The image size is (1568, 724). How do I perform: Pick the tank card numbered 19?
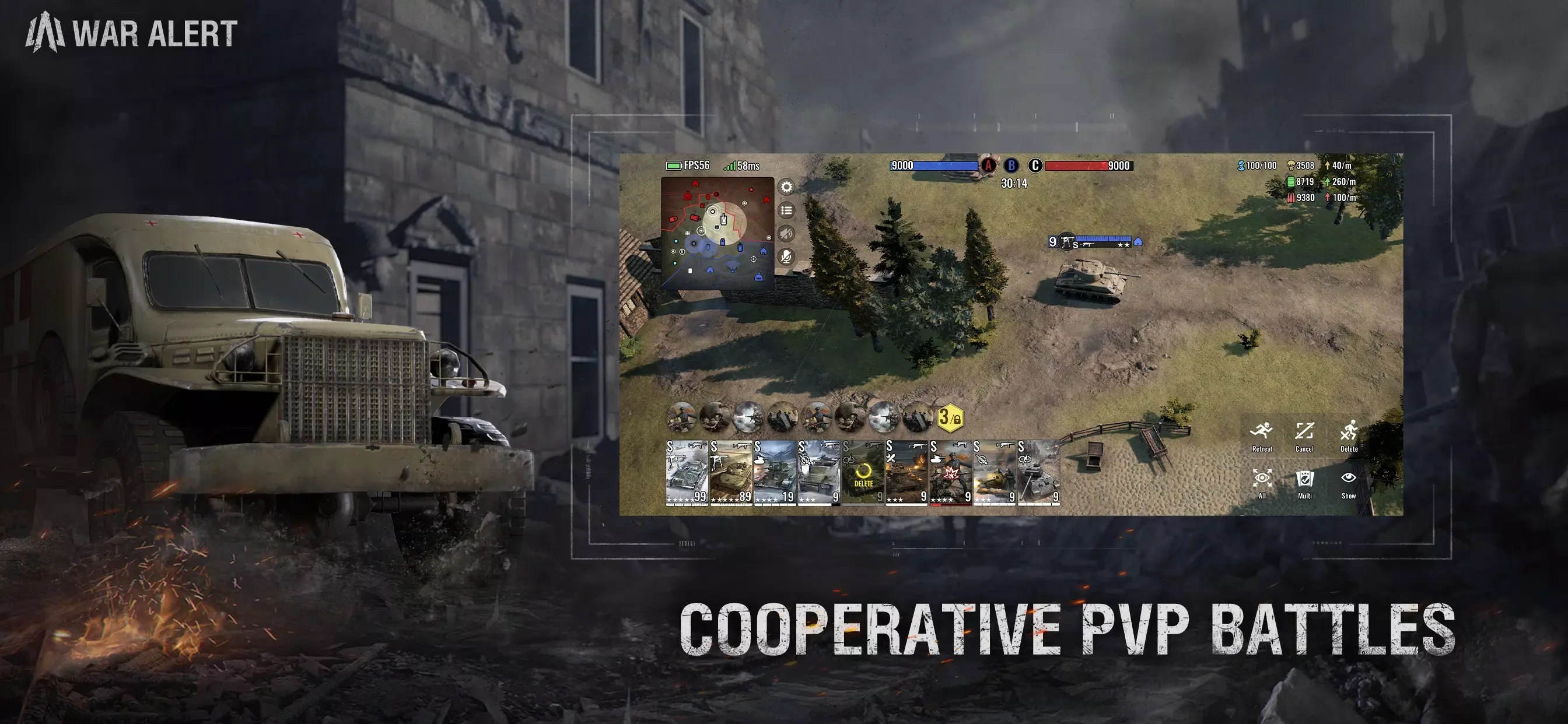pos(774,473)
